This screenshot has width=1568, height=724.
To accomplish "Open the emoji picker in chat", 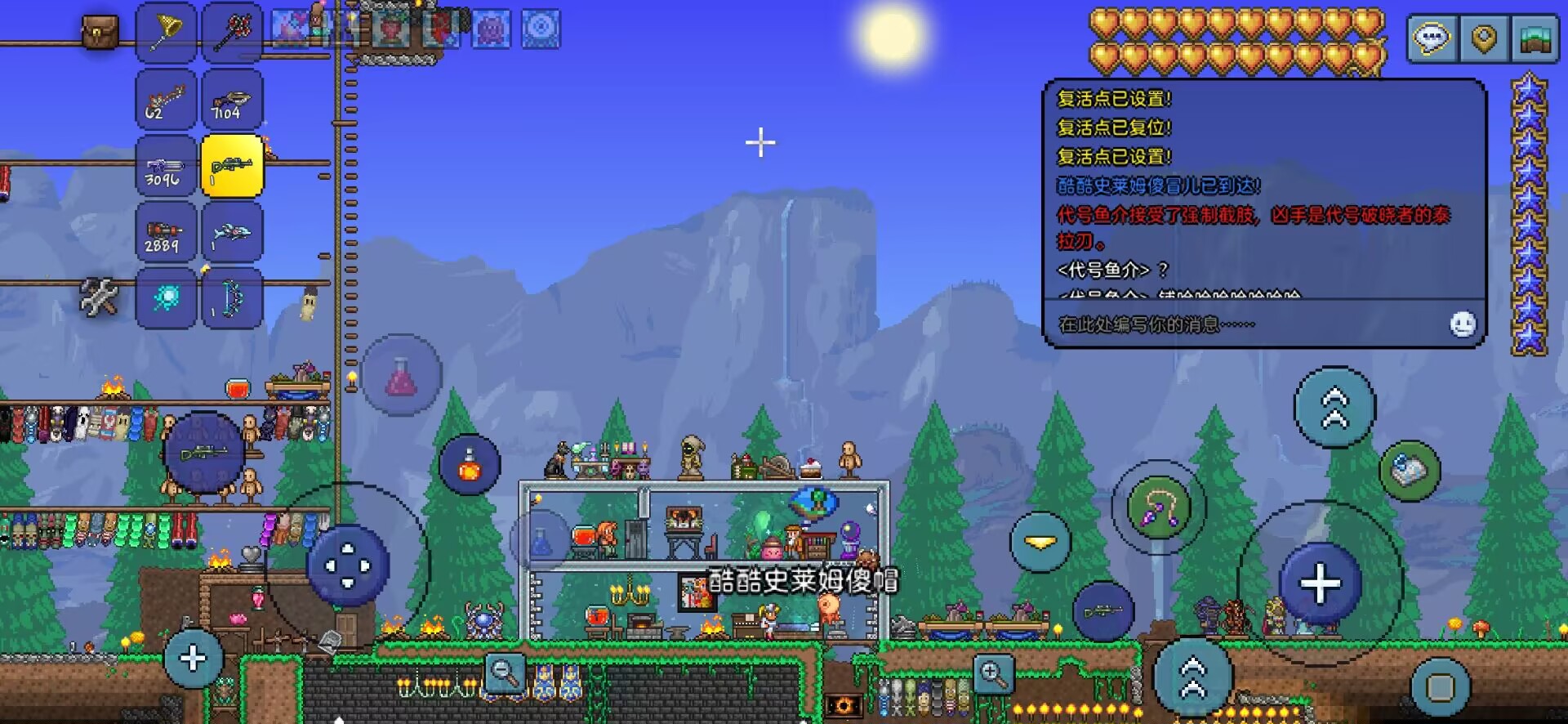I will tap(1463, 324).
